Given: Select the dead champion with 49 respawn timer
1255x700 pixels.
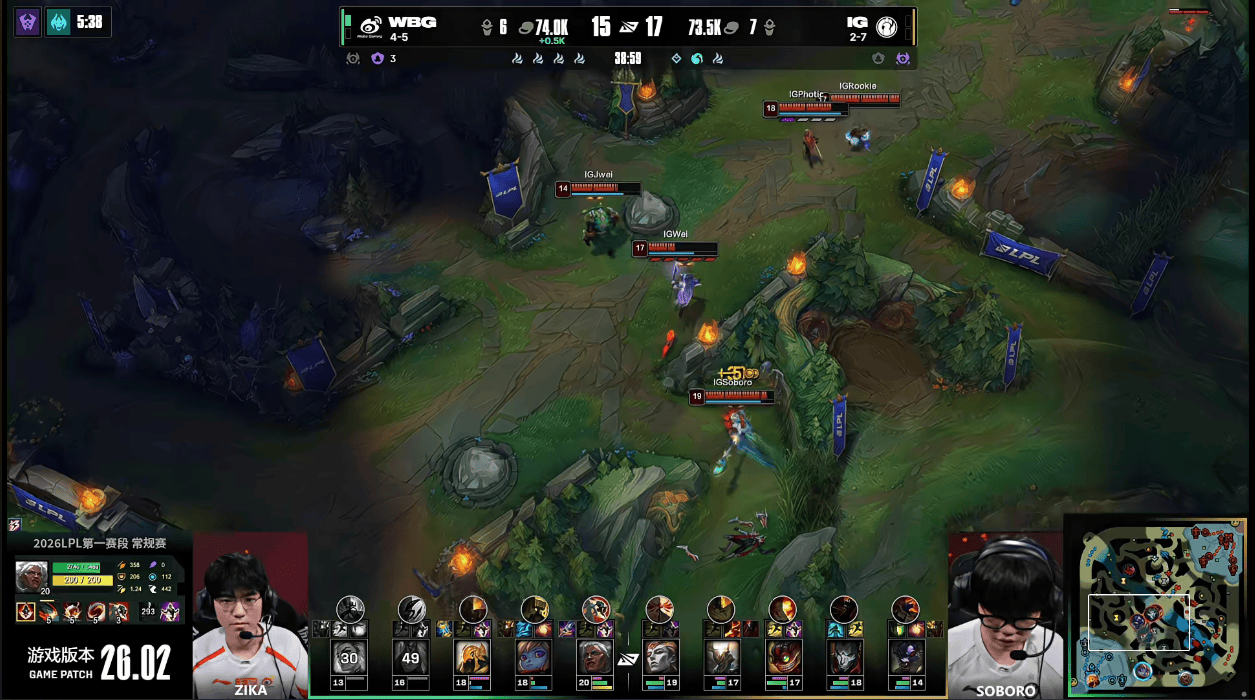Looking at the screenshot, I should click(x=411, y=657).
